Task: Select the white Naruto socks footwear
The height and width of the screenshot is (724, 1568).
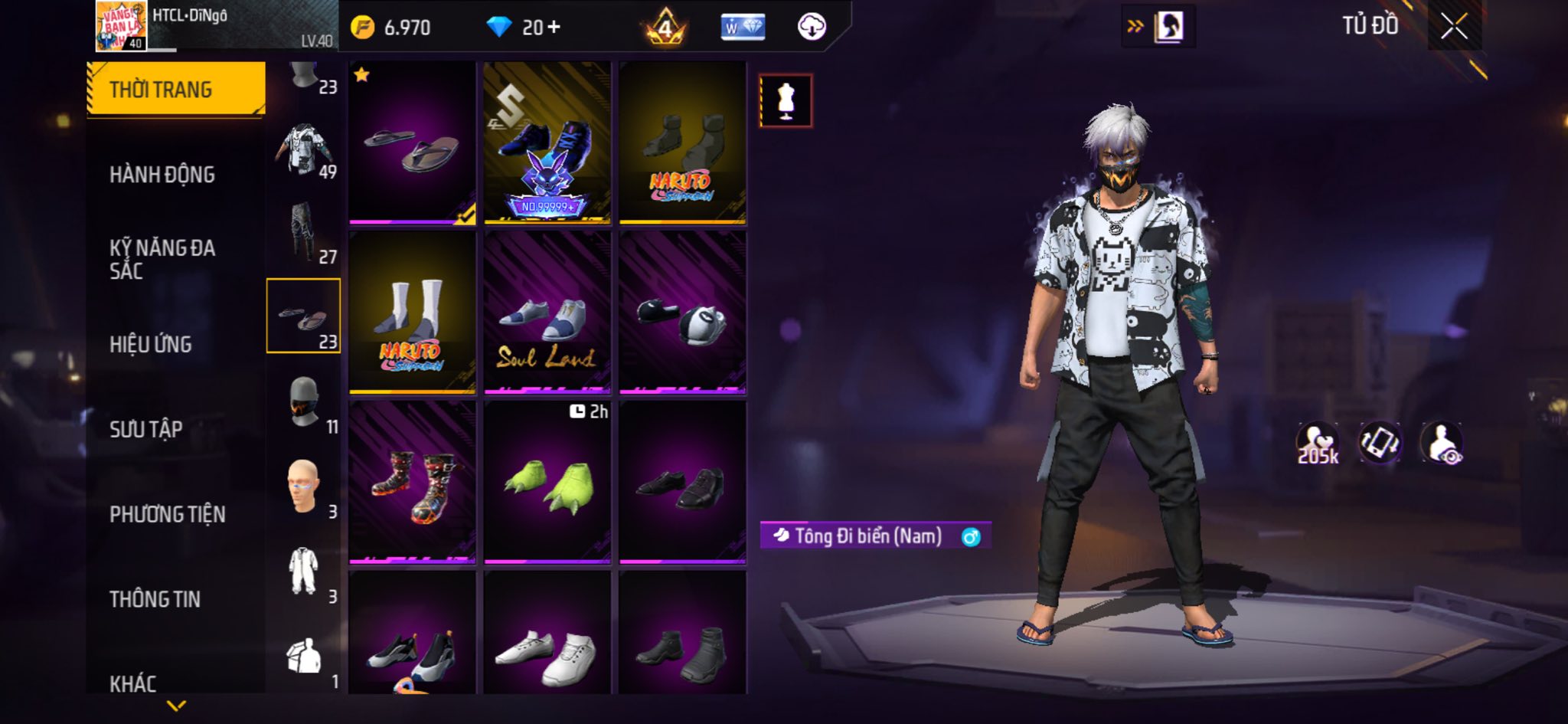Action: pyautogui.click(x=412, y=313)
